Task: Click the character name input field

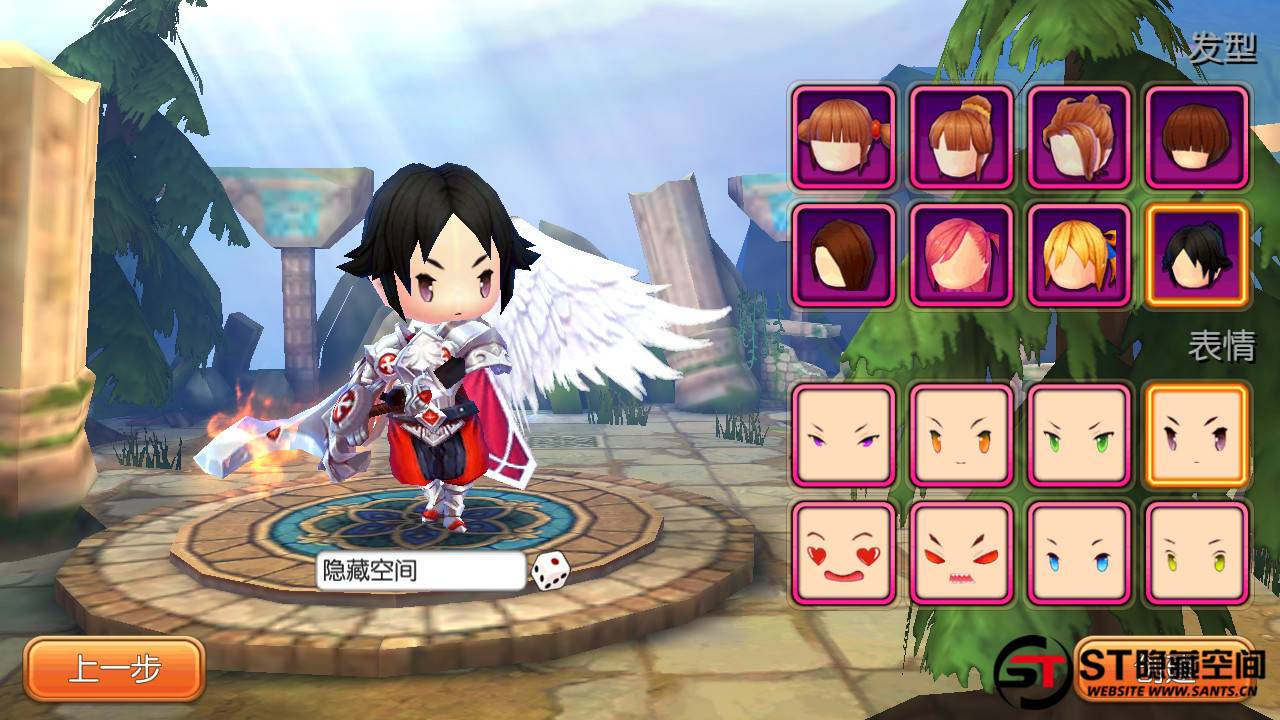Action: point(421,571)
